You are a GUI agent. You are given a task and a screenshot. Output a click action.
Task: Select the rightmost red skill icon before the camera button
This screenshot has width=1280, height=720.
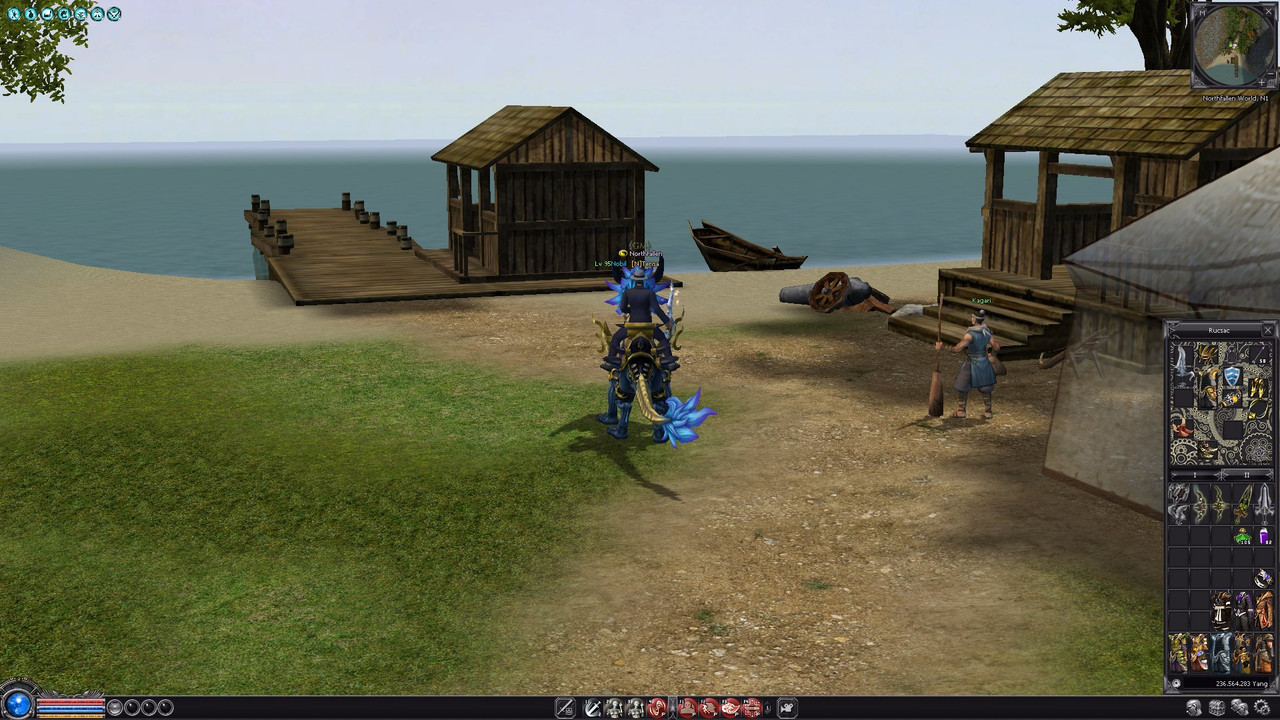(753, 707)
